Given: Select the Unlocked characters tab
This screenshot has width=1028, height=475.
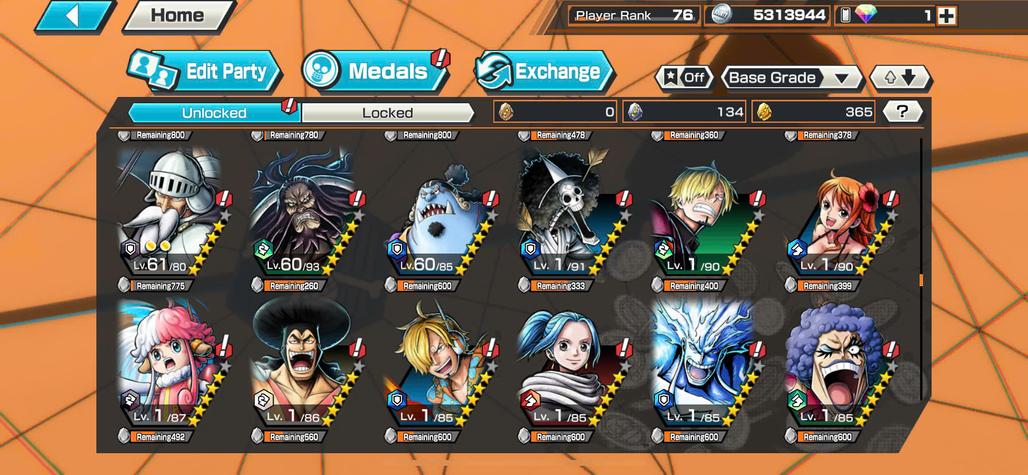Looking at the screenshot, I should (x=214, y=113).
